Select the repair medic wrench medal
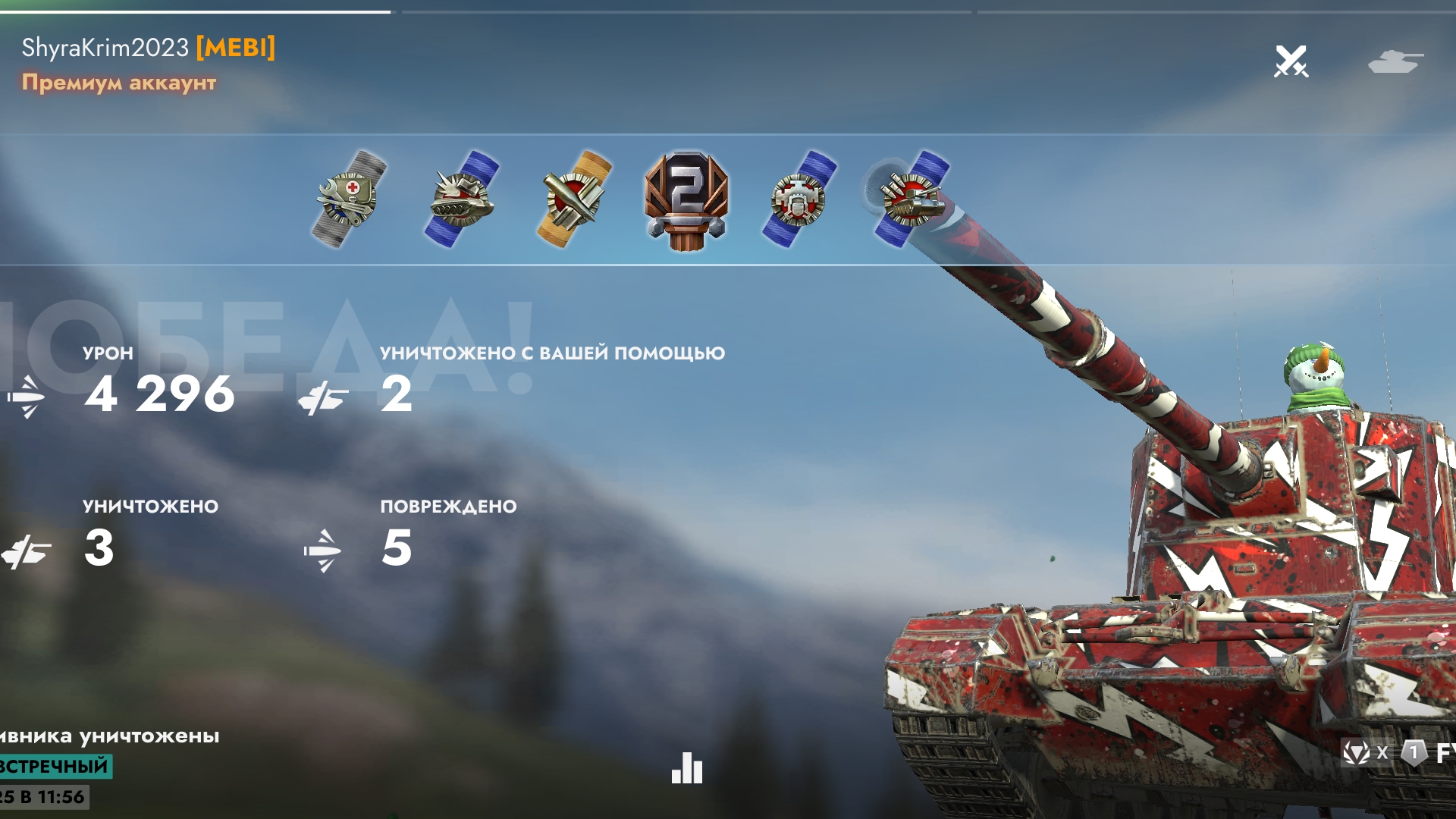Image resolution: width=1456 pixels, height=819 pixels. tap(349, 199)
